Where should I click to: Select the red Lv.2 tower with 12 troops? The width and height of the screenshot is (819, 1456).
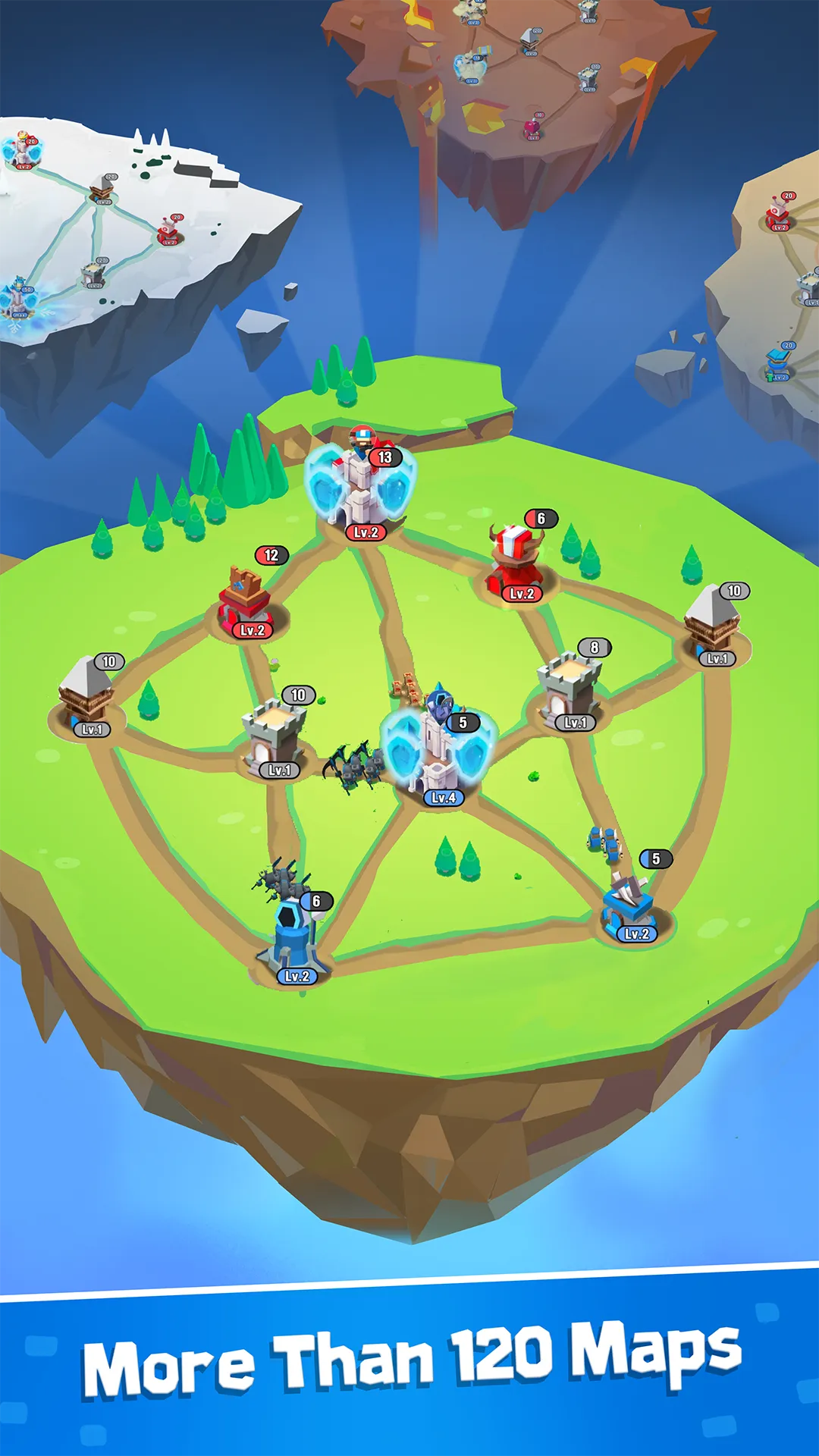(245, 598)
